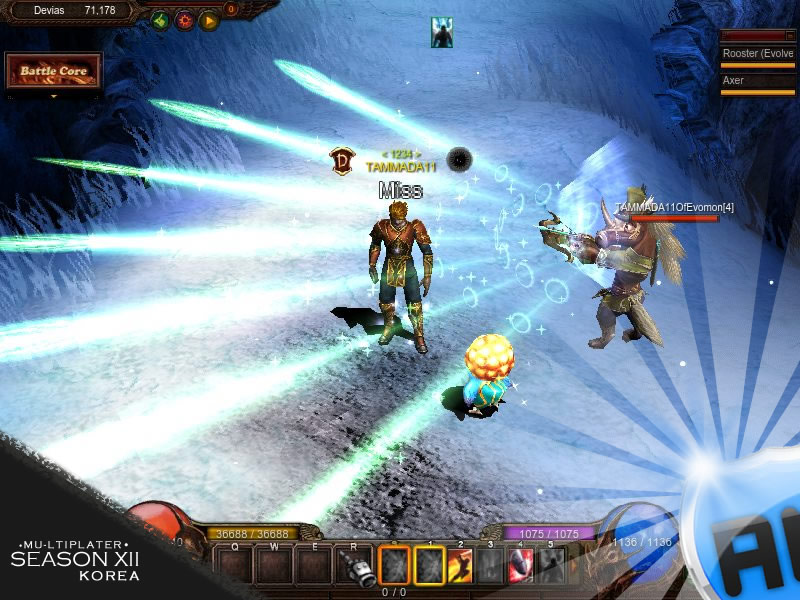This screenshot has height=600, width=800.
Task: Click the green round icon beside location bar
Action: click(x=161, y=20)
